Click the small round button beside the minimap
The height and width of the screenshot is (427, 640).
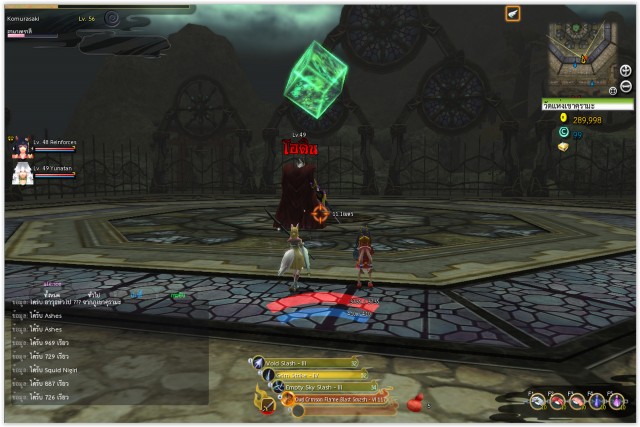coord(612,90)
